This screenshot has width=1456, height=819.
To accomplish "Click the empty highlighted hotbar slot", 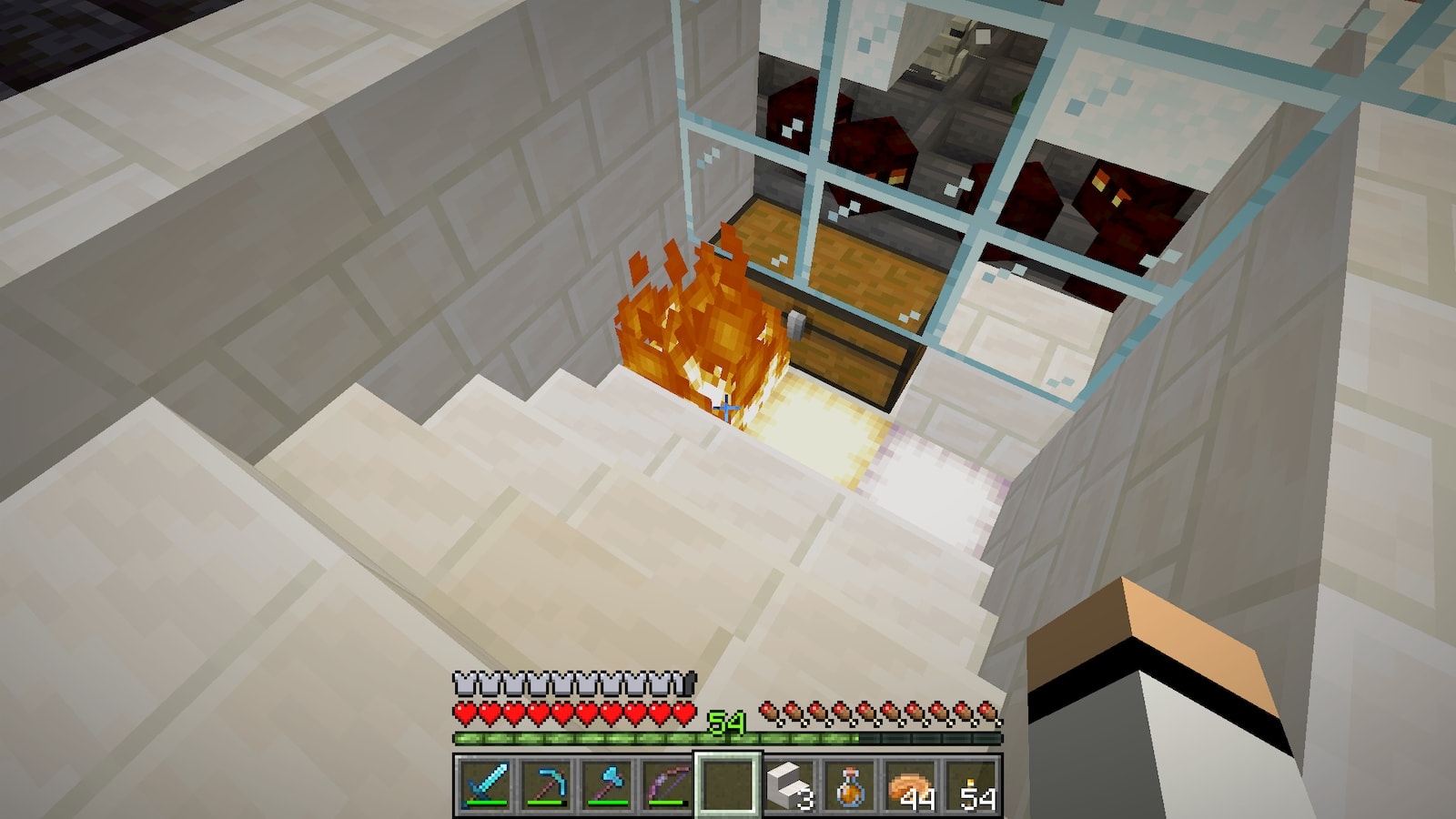I will point(727,784).
